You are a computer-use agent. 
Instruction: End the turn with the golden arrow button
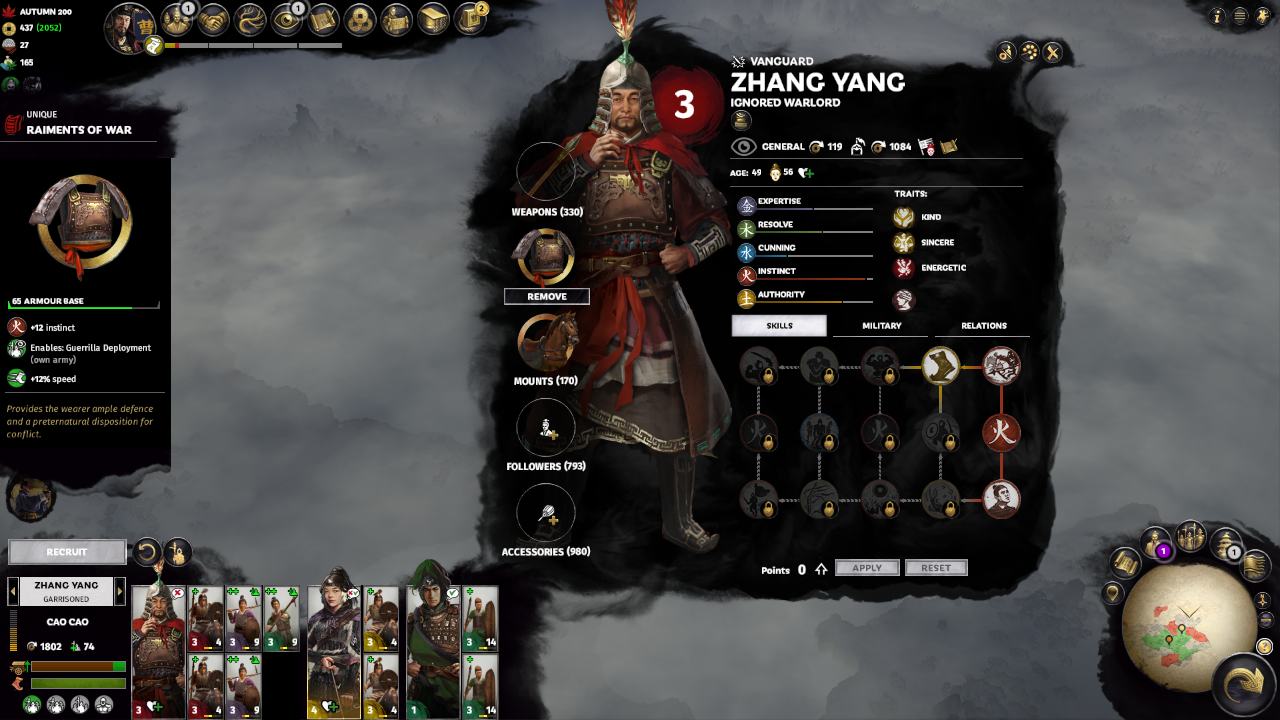(1244, 684)
